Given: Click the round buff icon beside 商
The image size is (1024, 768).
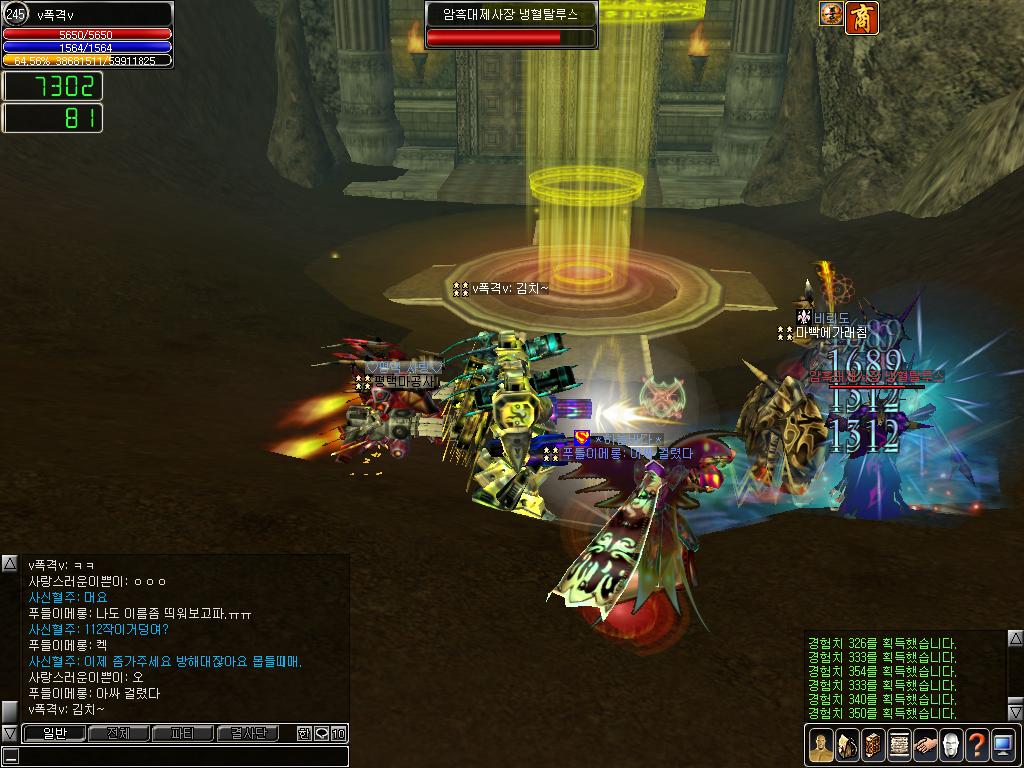Looking at the screenshot, I should click(x=831, y=14).
